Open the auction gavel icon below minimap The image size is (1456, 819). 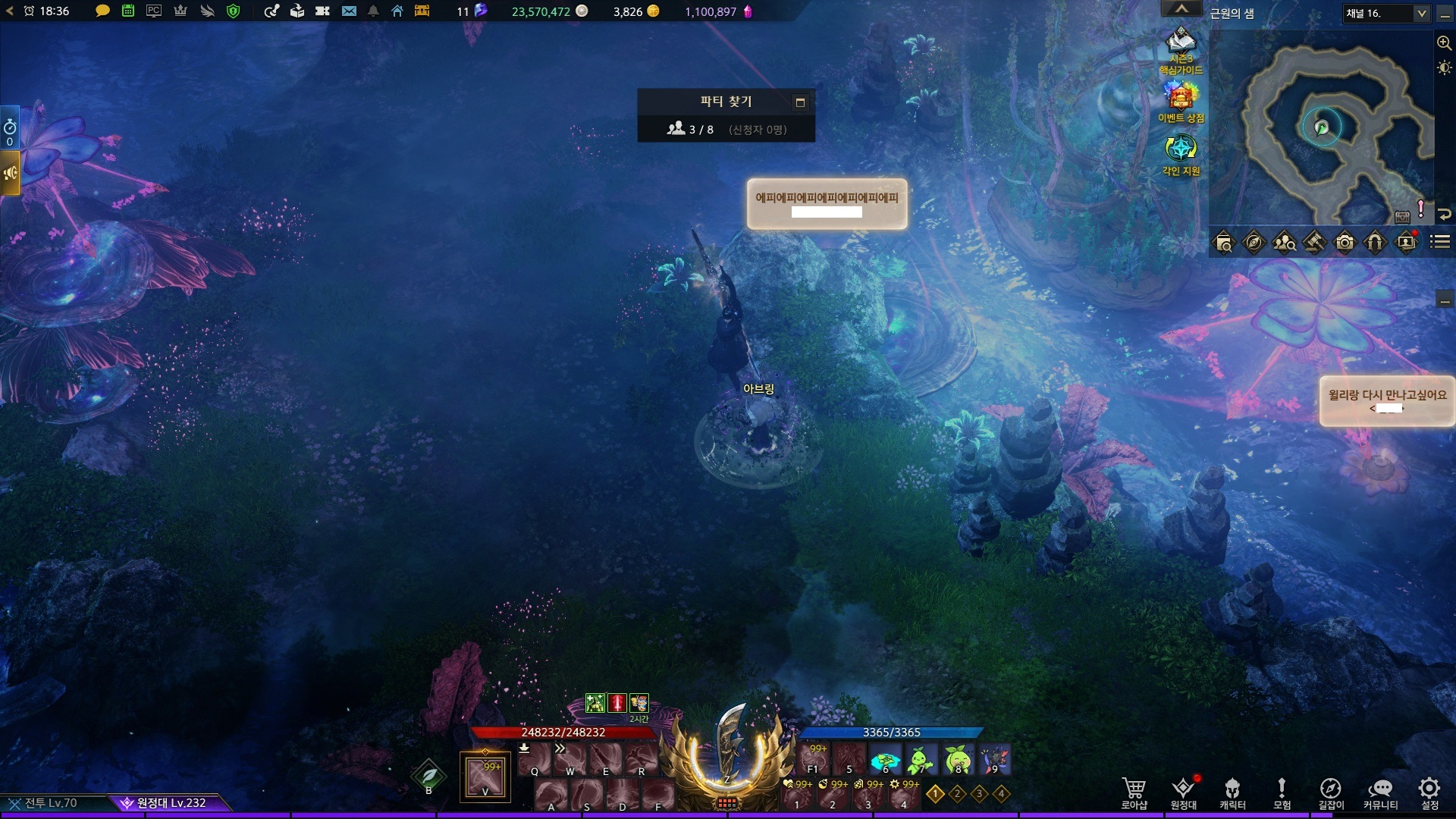point(1314,243)
